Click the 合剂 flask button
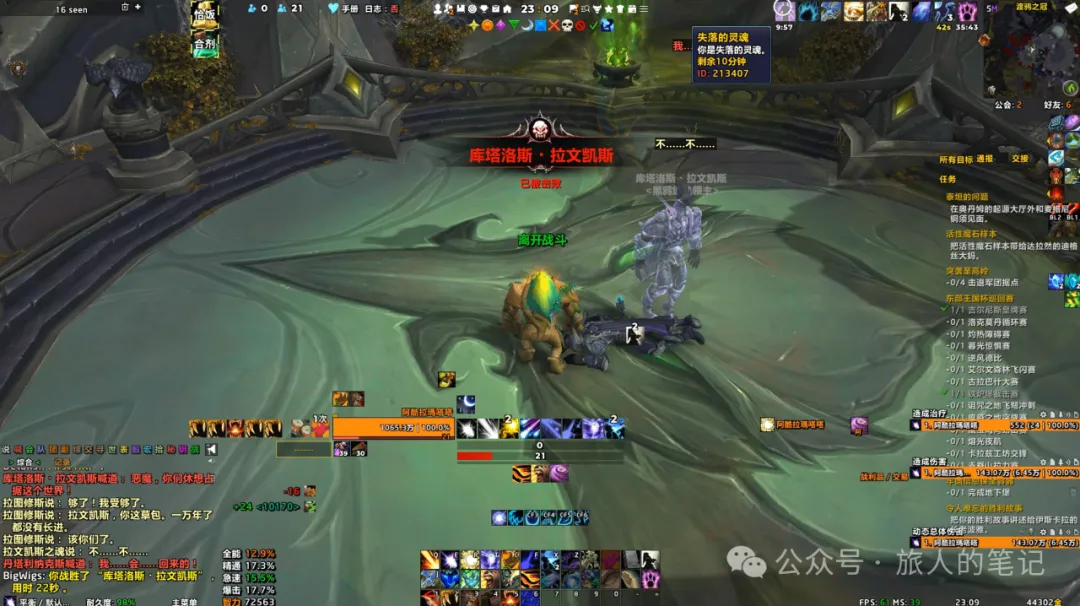 coord(204,45)
